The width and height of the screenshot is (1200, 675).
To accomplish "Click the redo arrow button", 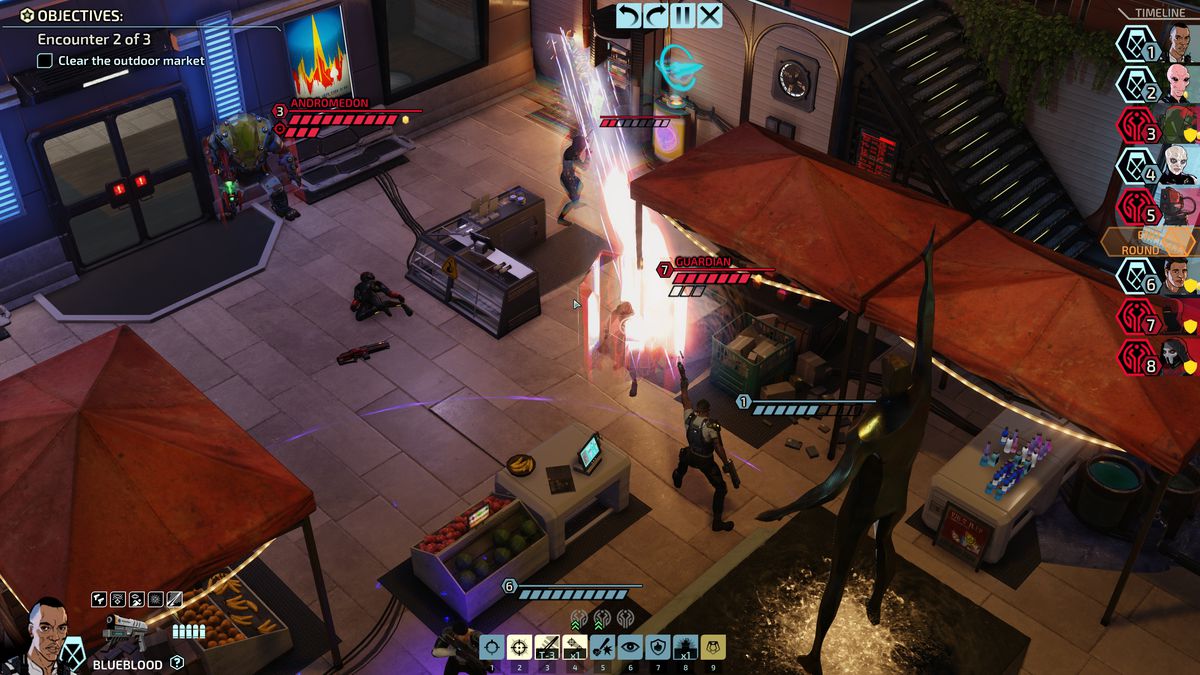I will 656,15.
